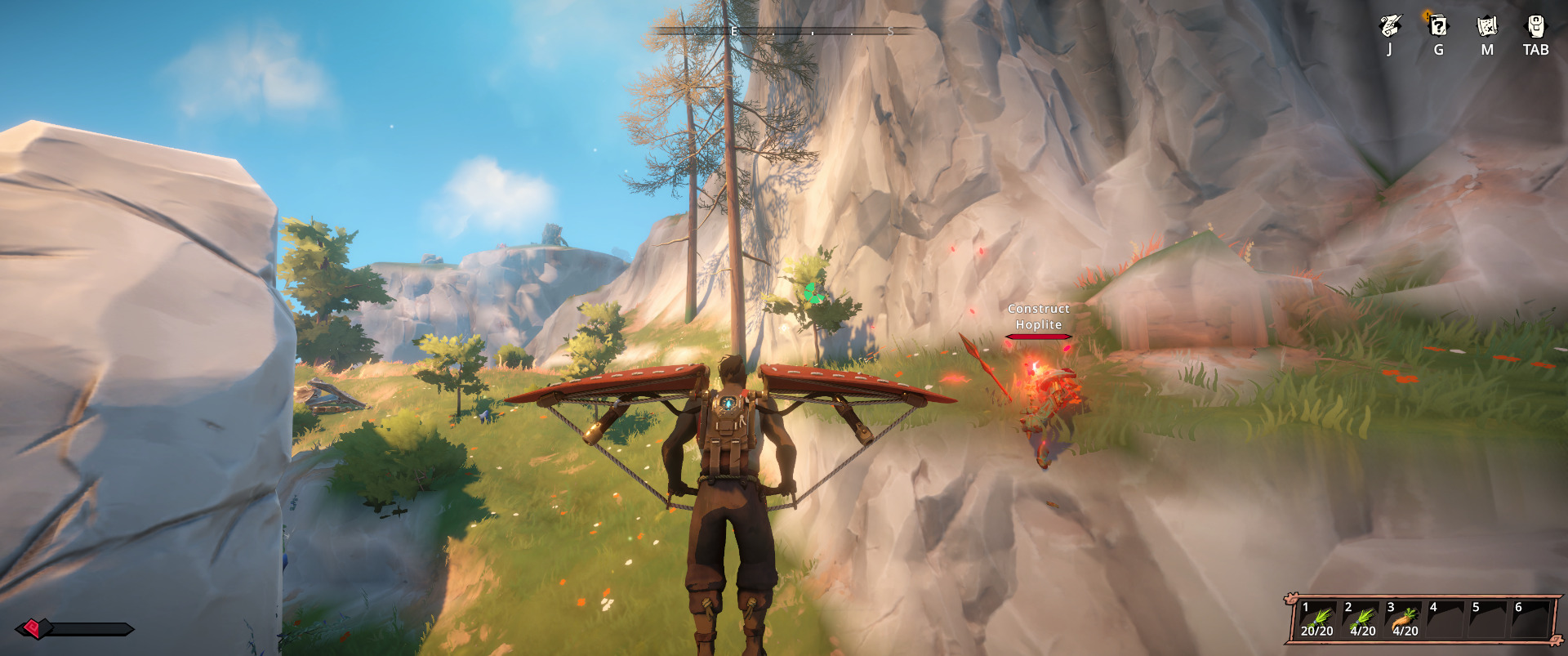
Task: Select hotbar slot 2 with 4/20 herbs
Action: (1361, 620)
